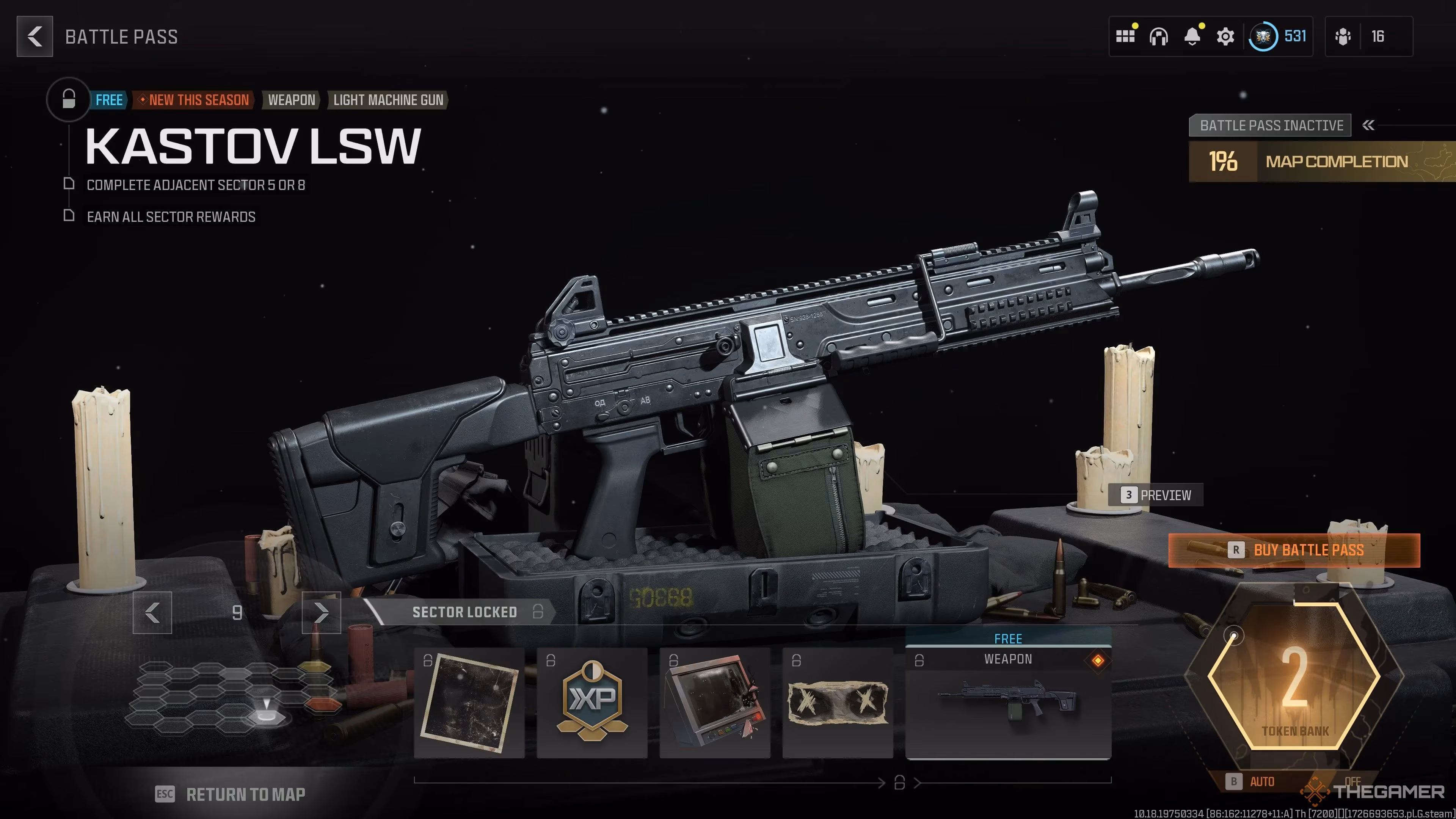Click the lock on Sector Locked banner
The image size is (1456, 819).
coord(538,612)
